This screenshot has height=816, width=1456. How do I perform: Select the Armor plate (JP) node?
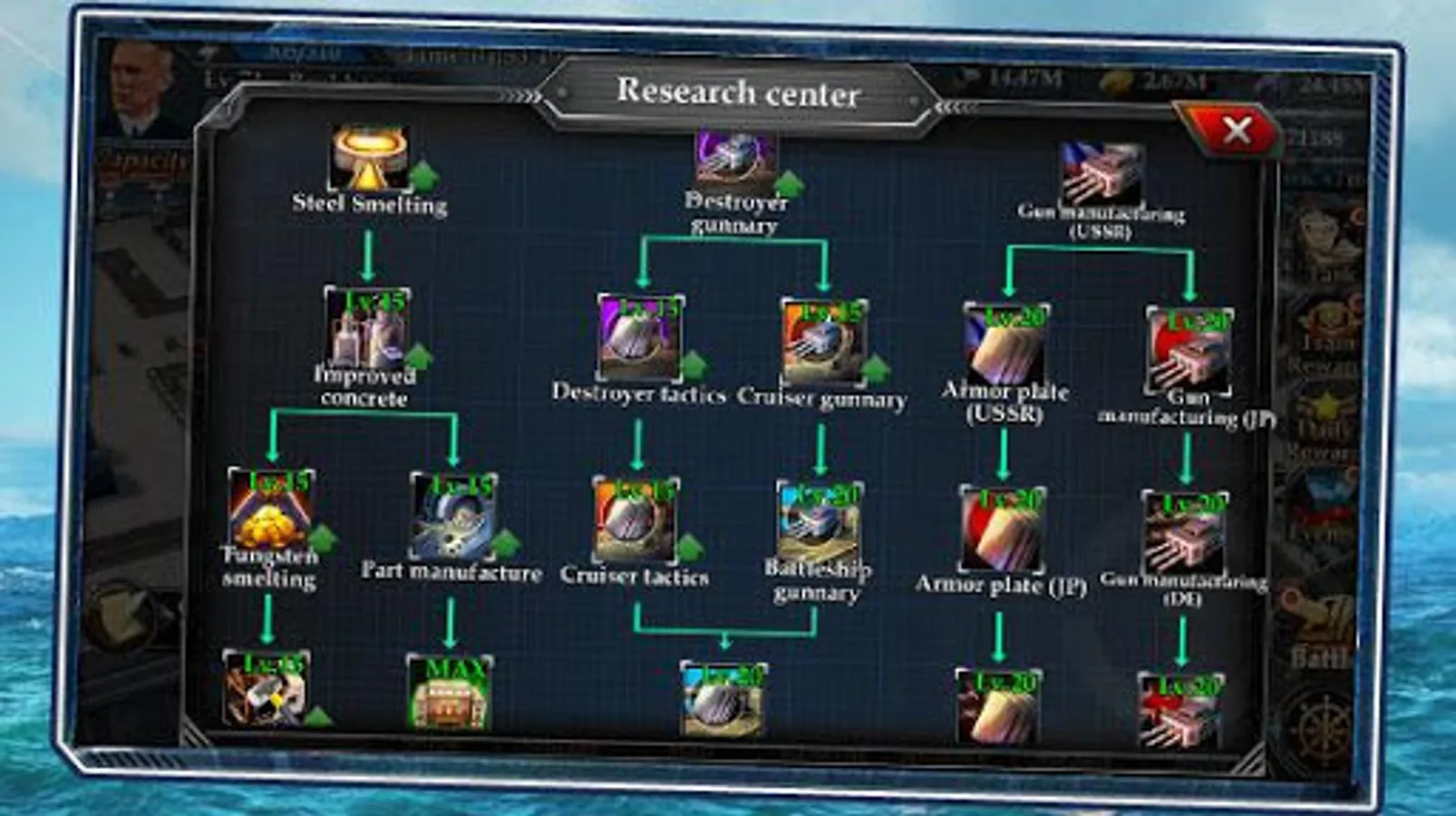pos(1002,526)
